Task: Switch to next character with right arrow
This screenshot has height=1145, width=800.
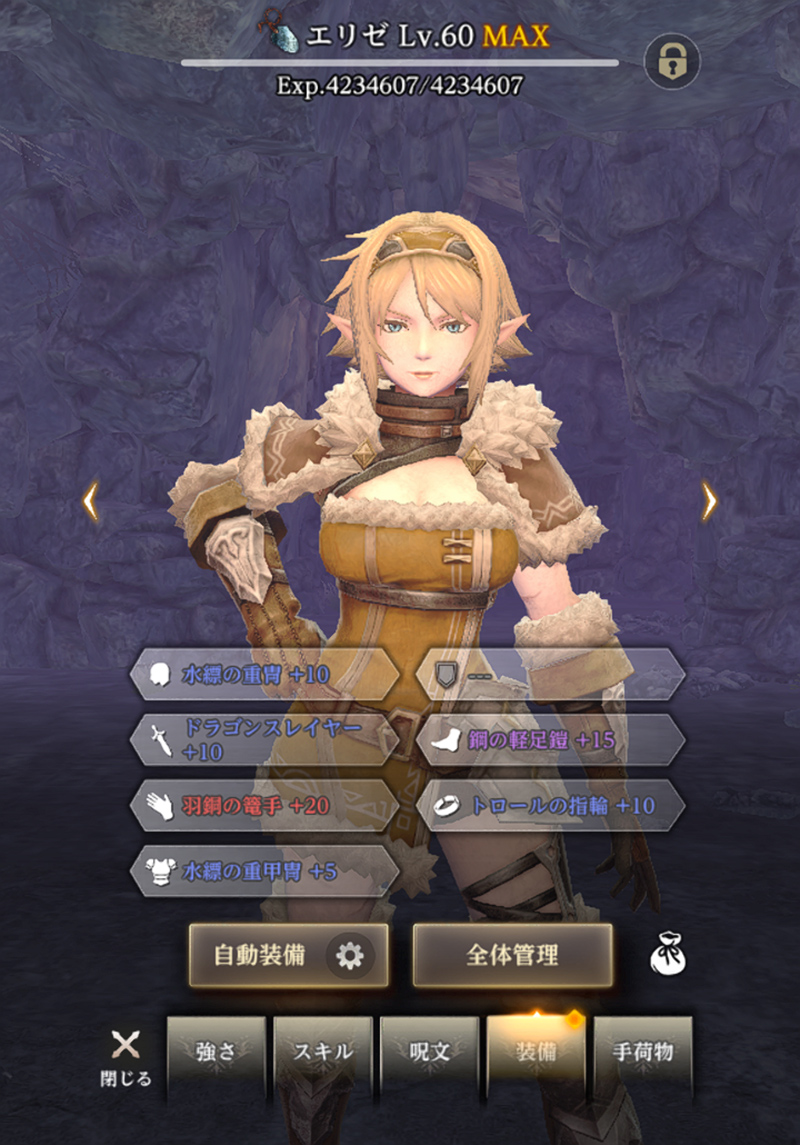Action: 709,501
